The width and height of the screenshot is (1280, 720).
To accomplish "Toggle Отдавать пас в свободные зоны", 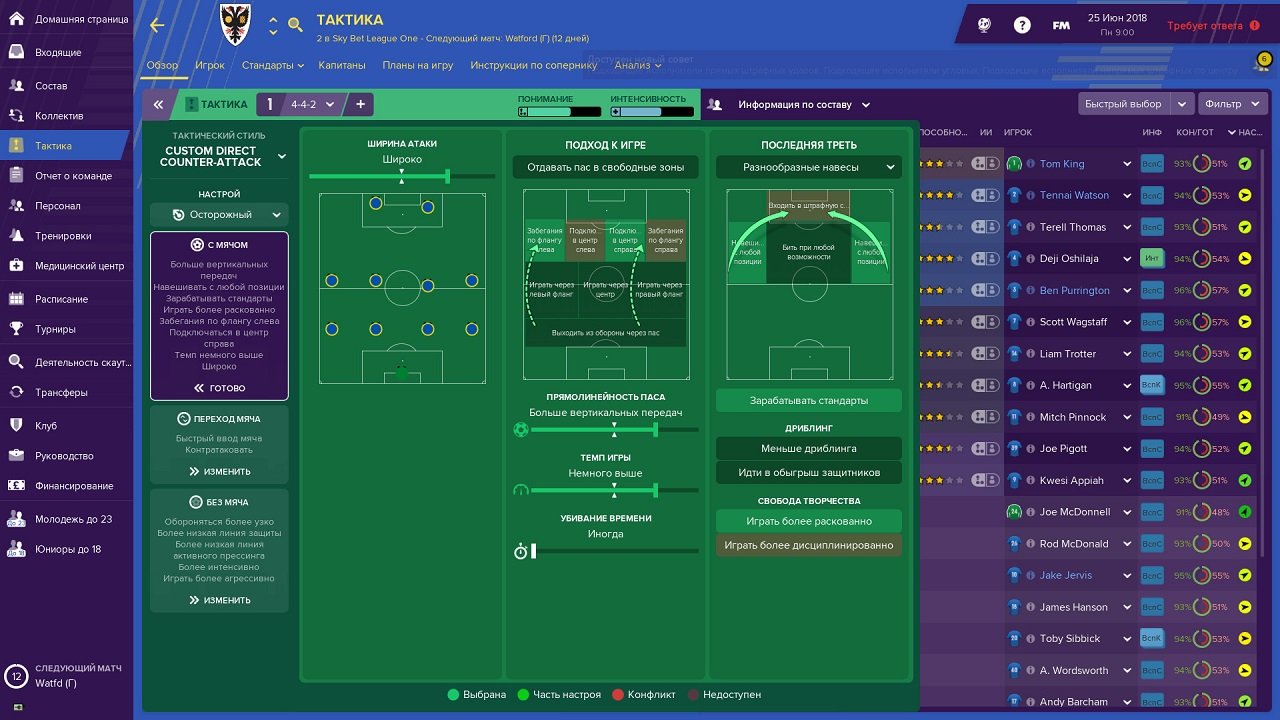I will pyautogui.click(x=605, y=167).
